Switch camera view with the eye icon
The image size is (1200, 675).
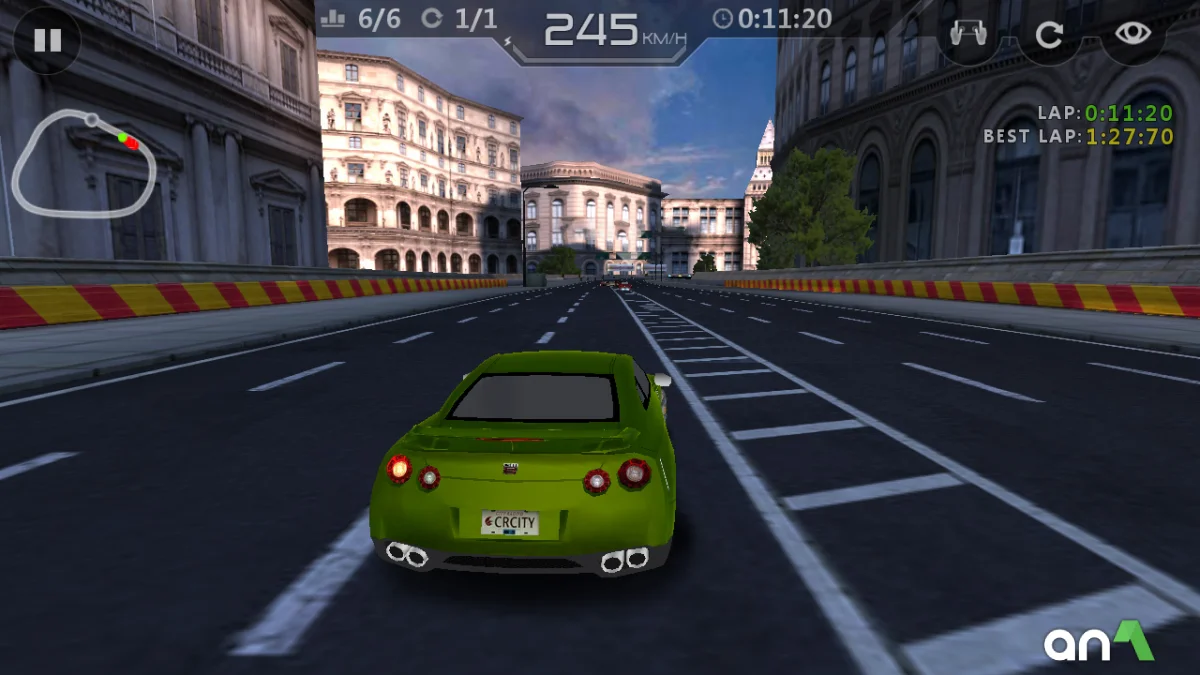point(1133,34)
